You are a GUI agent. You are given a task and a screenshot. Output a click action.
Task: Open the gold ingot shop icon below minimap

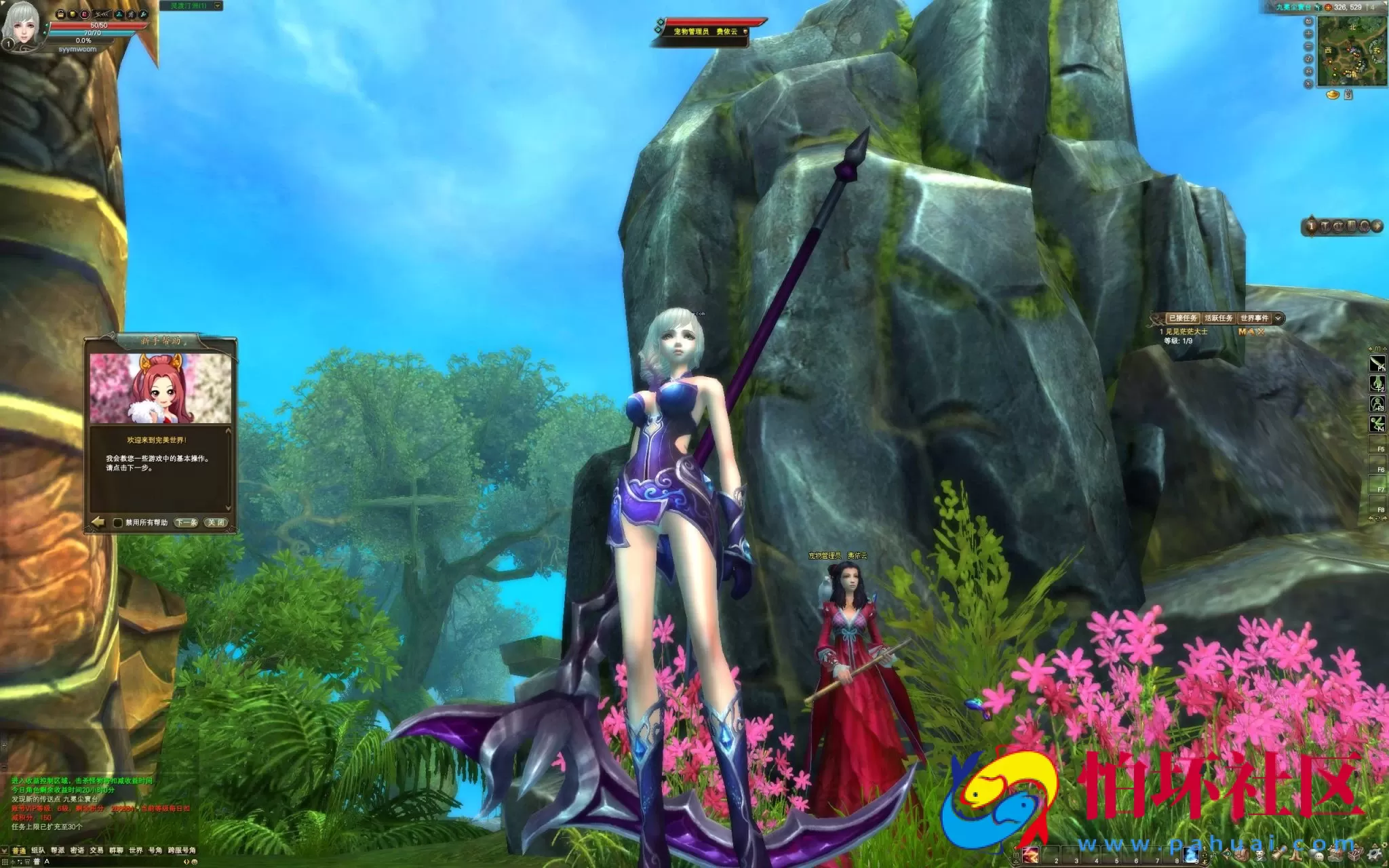(1333, 95)
